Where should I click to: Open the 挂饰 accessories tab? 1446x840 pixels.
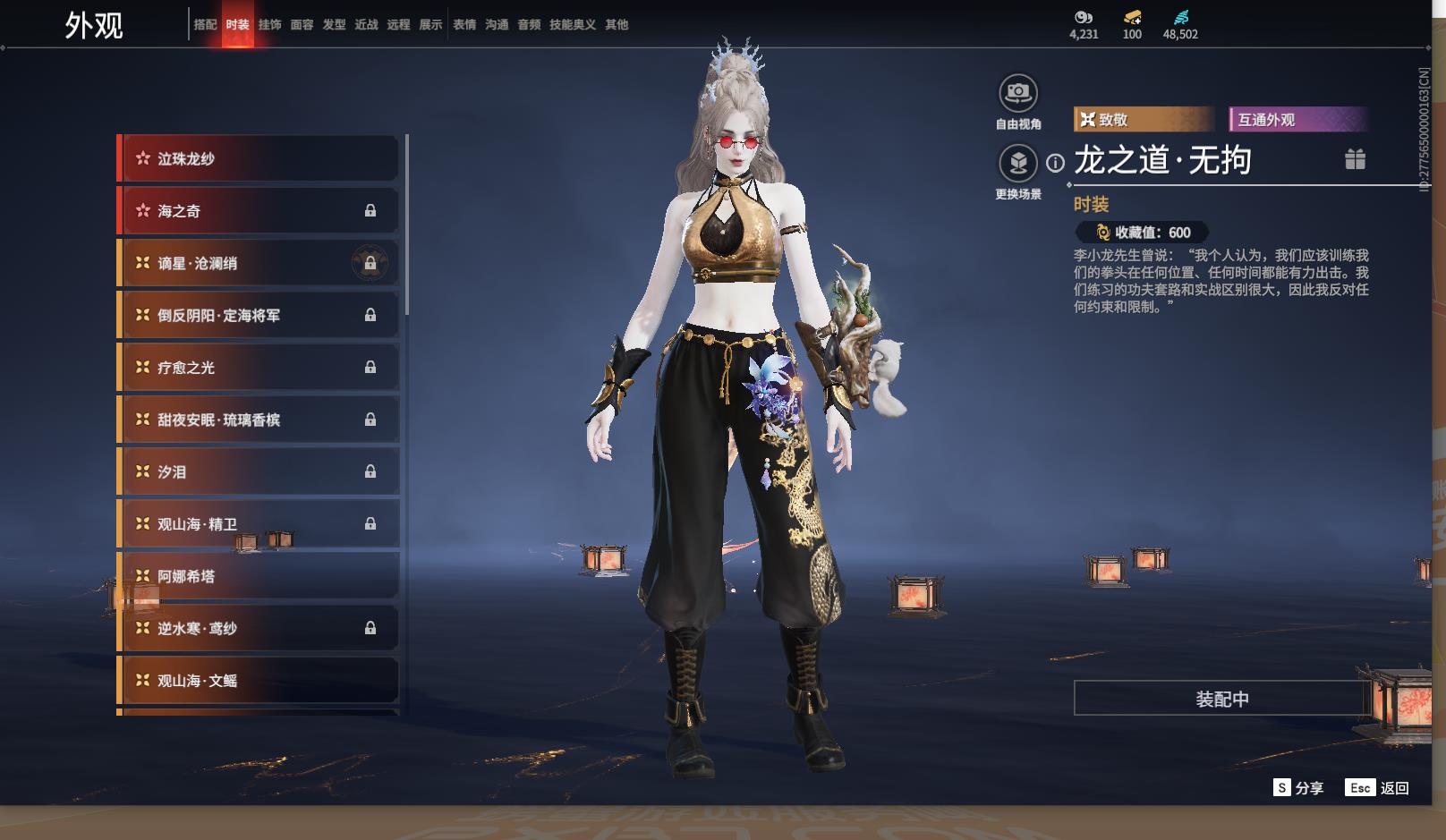(x=269, y=24)
